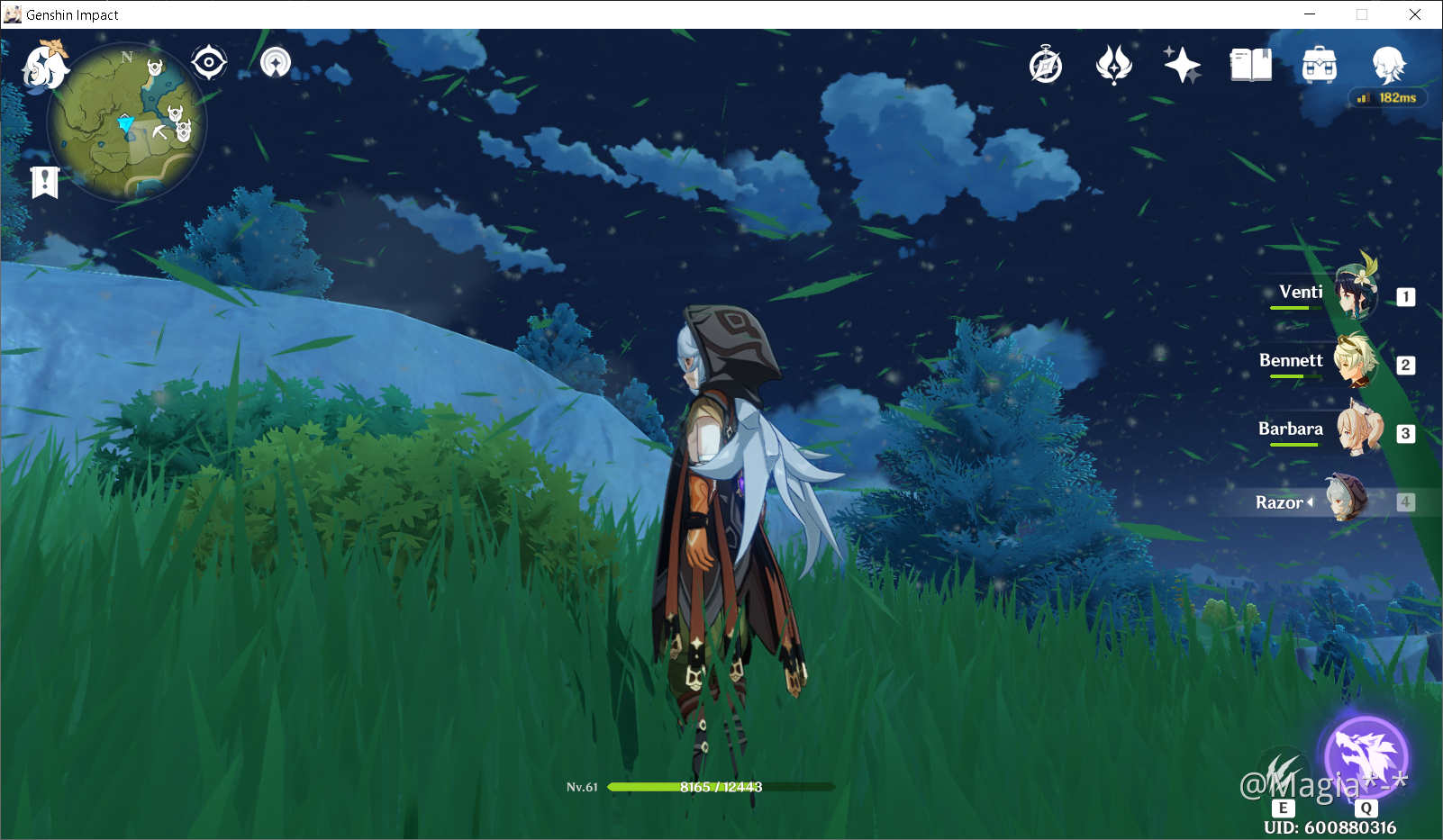Open the Character screen face icon

[1388, 63]
